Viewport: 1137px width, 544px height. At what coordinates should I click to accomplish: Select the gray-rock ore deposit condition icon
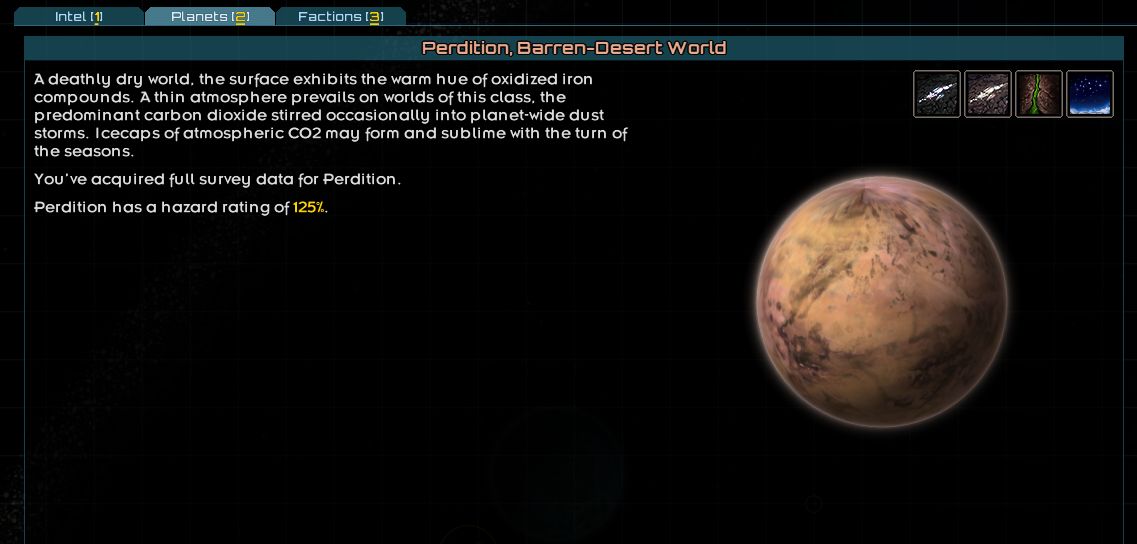tap(937, 94)
